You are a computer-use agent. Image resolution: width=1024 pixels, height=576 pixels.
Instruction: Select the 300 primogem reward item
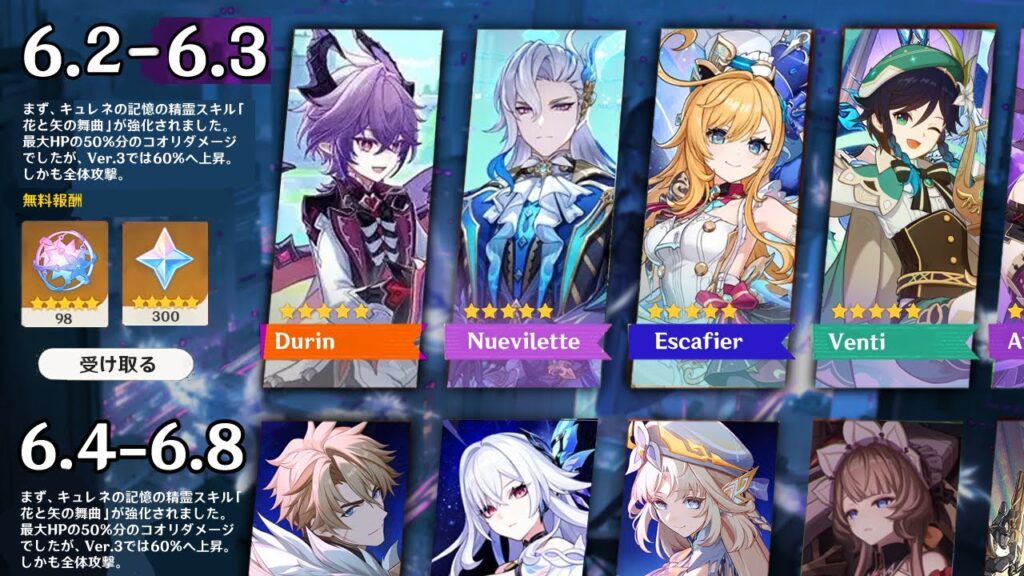pos(165,273)
